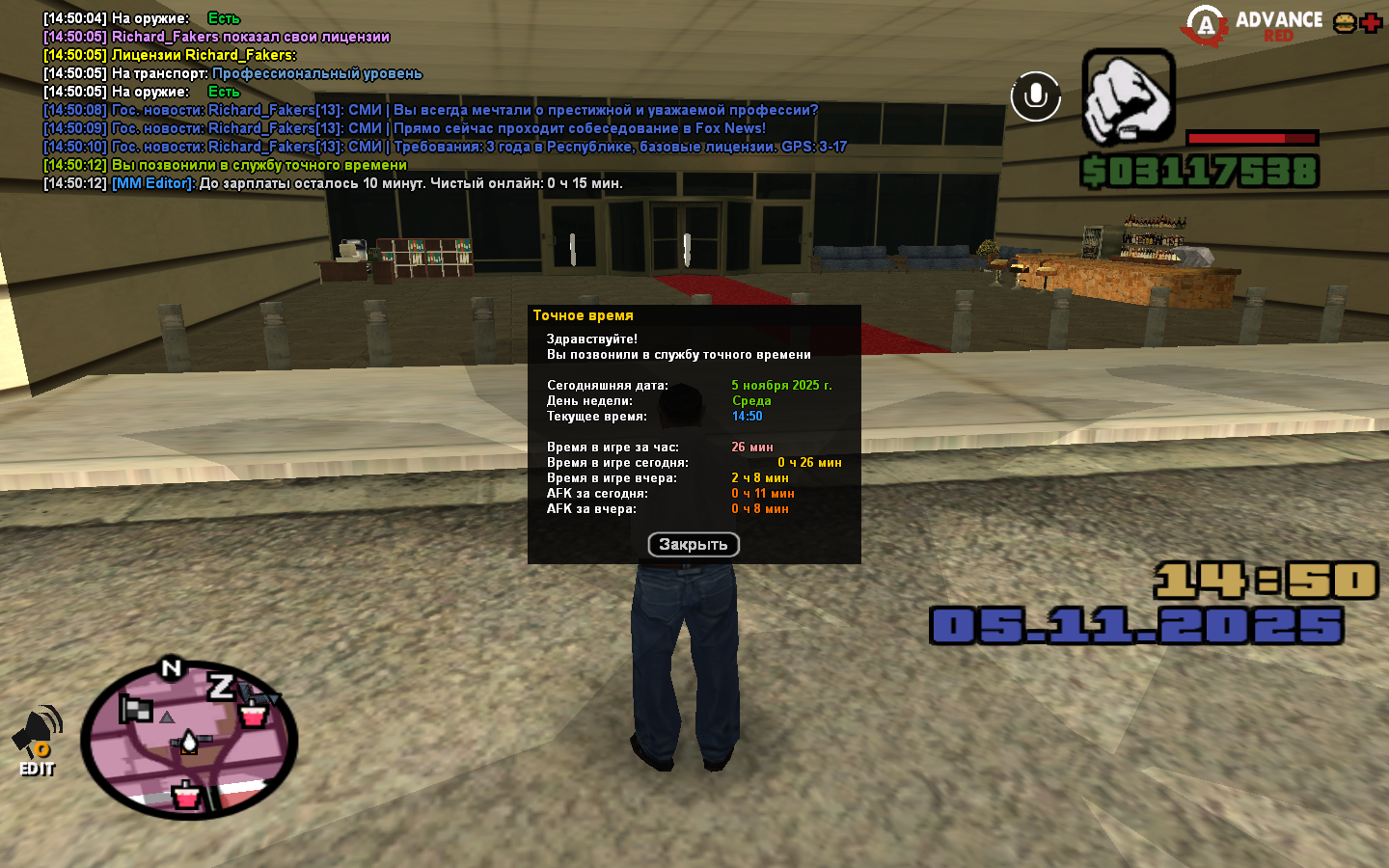Toggle the voice chat microphone icon
This screenshot has width=1389, height=868.
click(1035, 96)
